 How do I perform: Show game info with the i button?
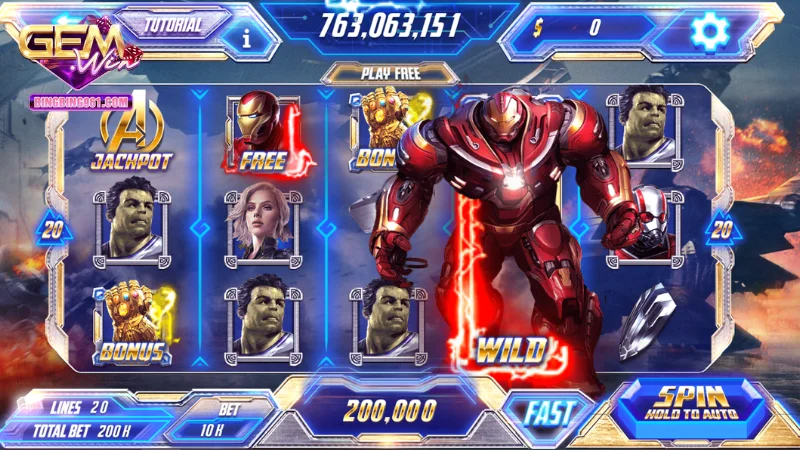click(247, 37)
